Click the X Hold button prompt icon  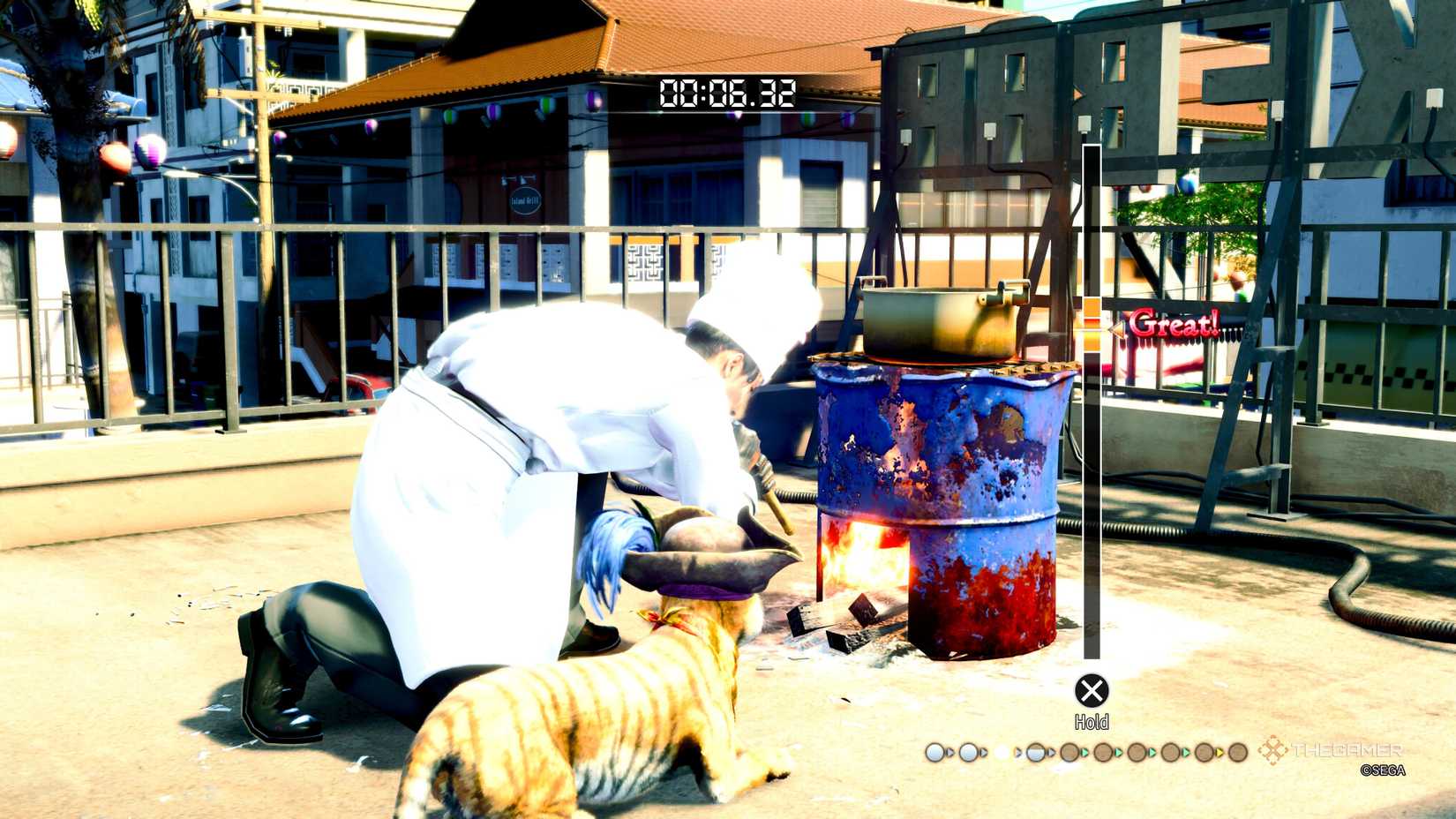coord(1092,690)
